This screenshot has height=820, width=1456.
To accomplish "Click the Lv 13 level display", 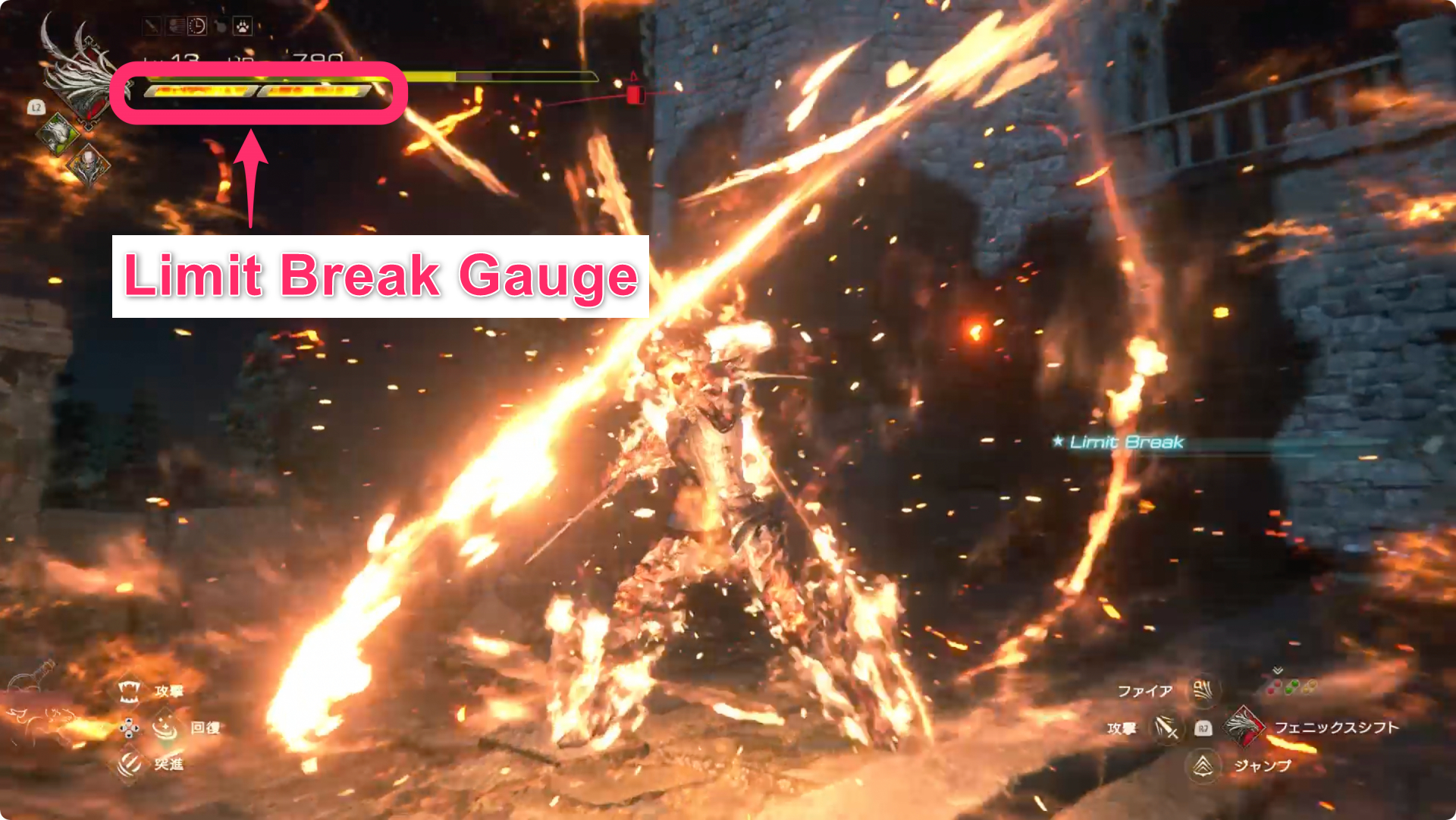I will 171,58.
